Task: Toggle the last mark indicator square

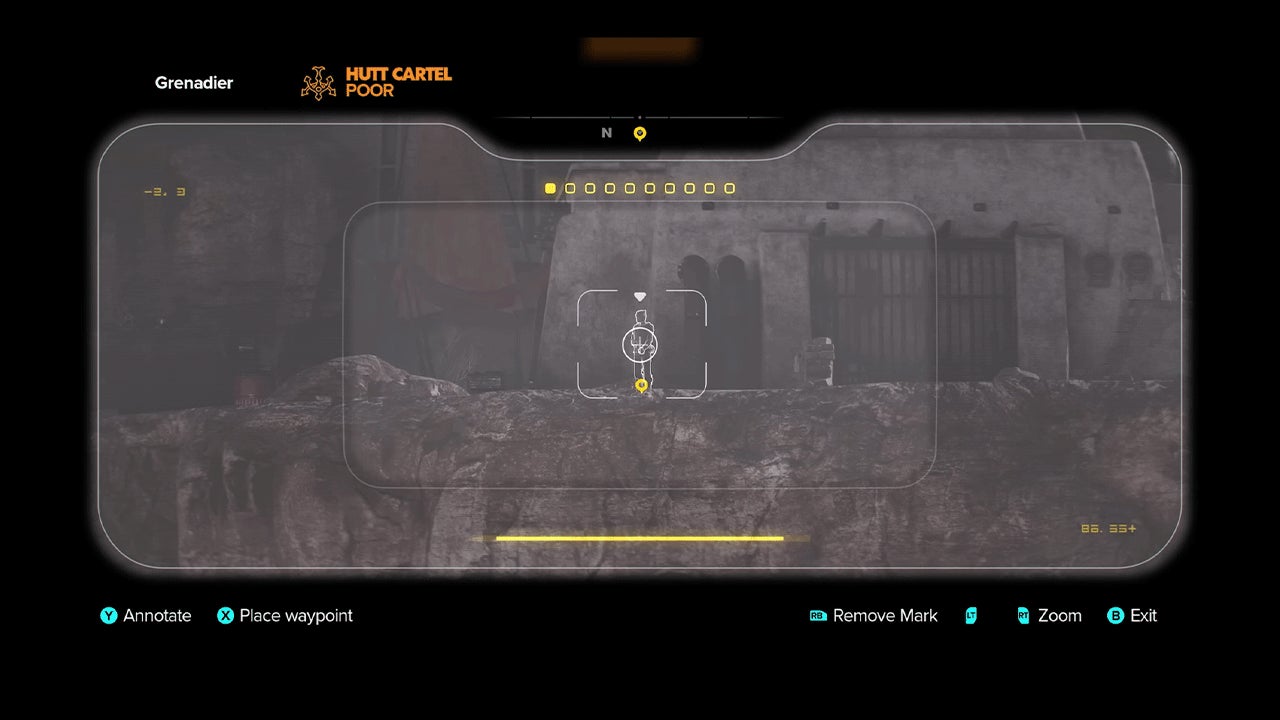Action: pyautogui.click(x=729, y=188)
